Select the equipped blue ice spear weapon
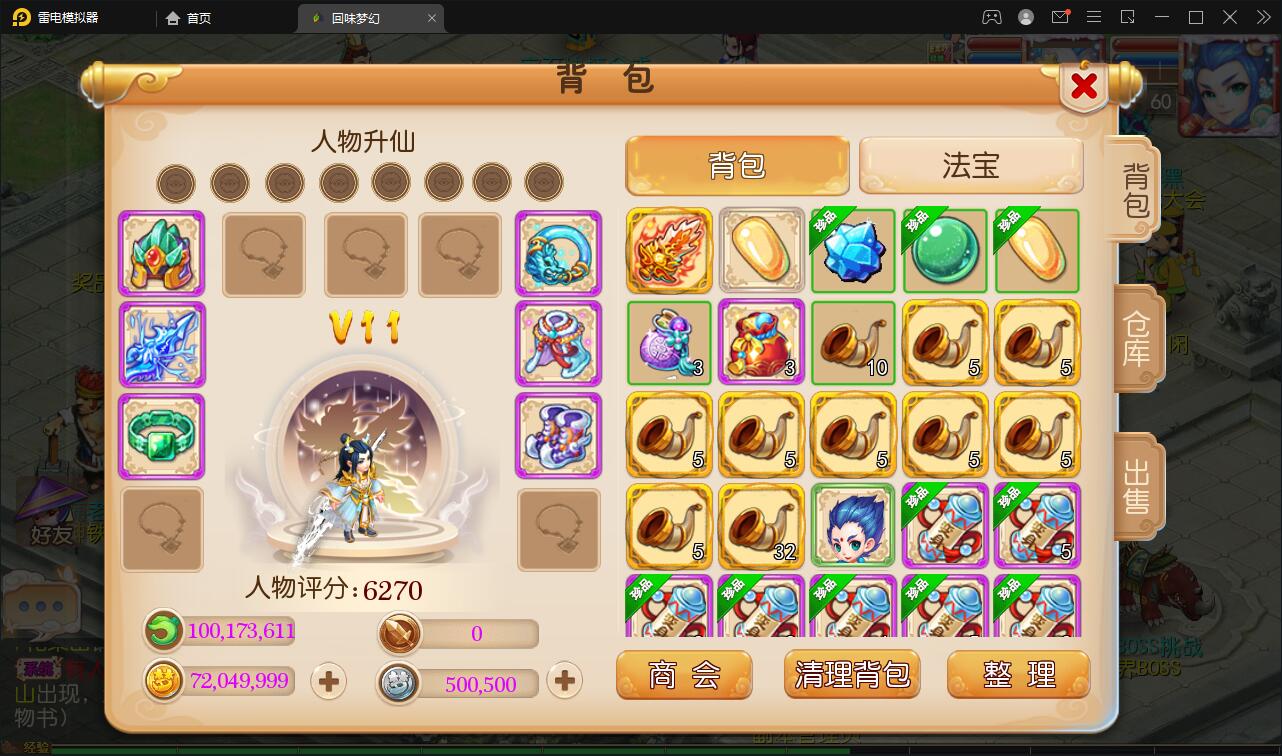This screenshot has width=1282, height=756. pyautogui.click(x=161, y=345)
